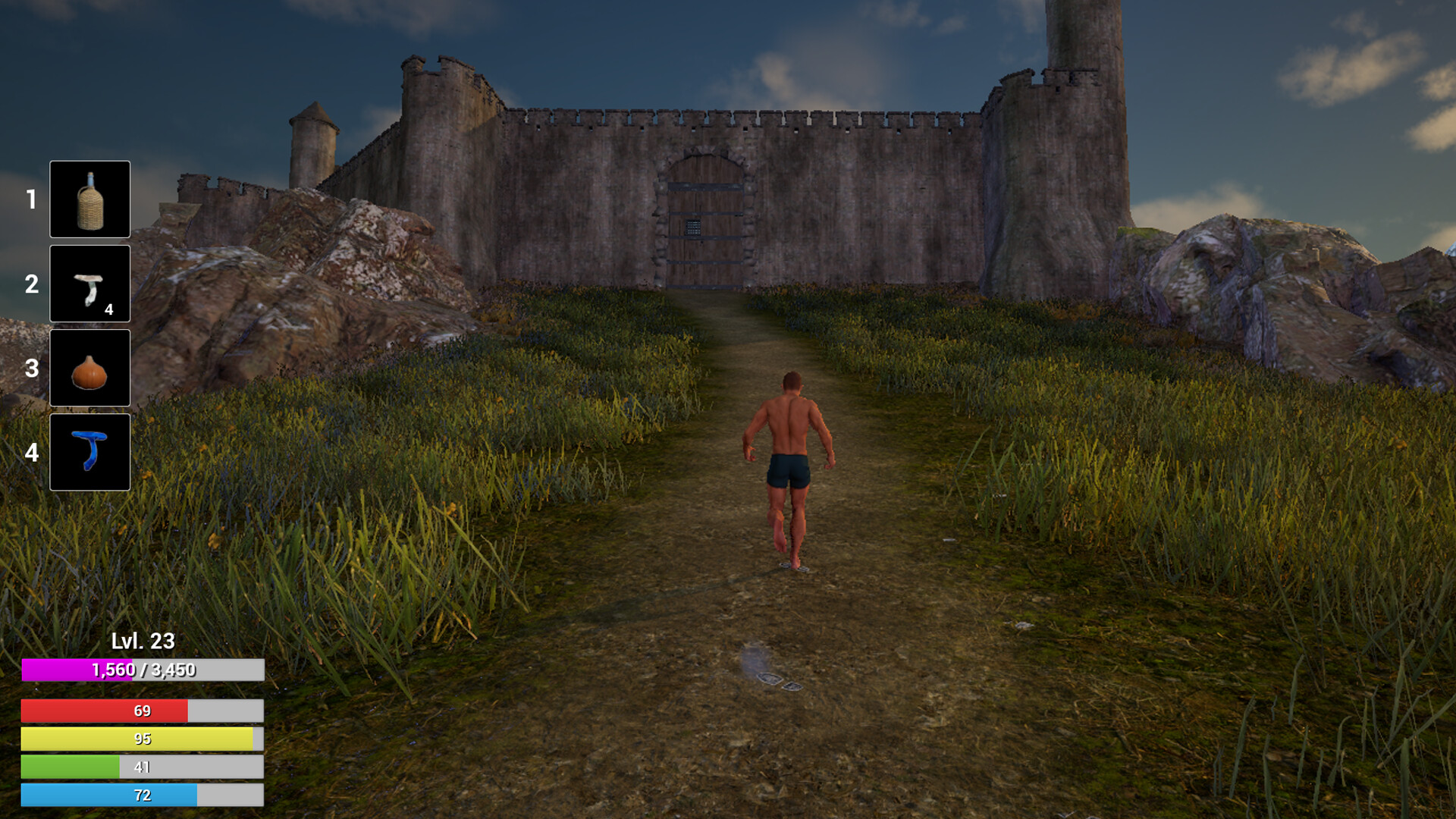This screenshot has height=819, width=1456.
Task: Select the wicker jug in hotbar slot 1
Action: tap(89, 199)
